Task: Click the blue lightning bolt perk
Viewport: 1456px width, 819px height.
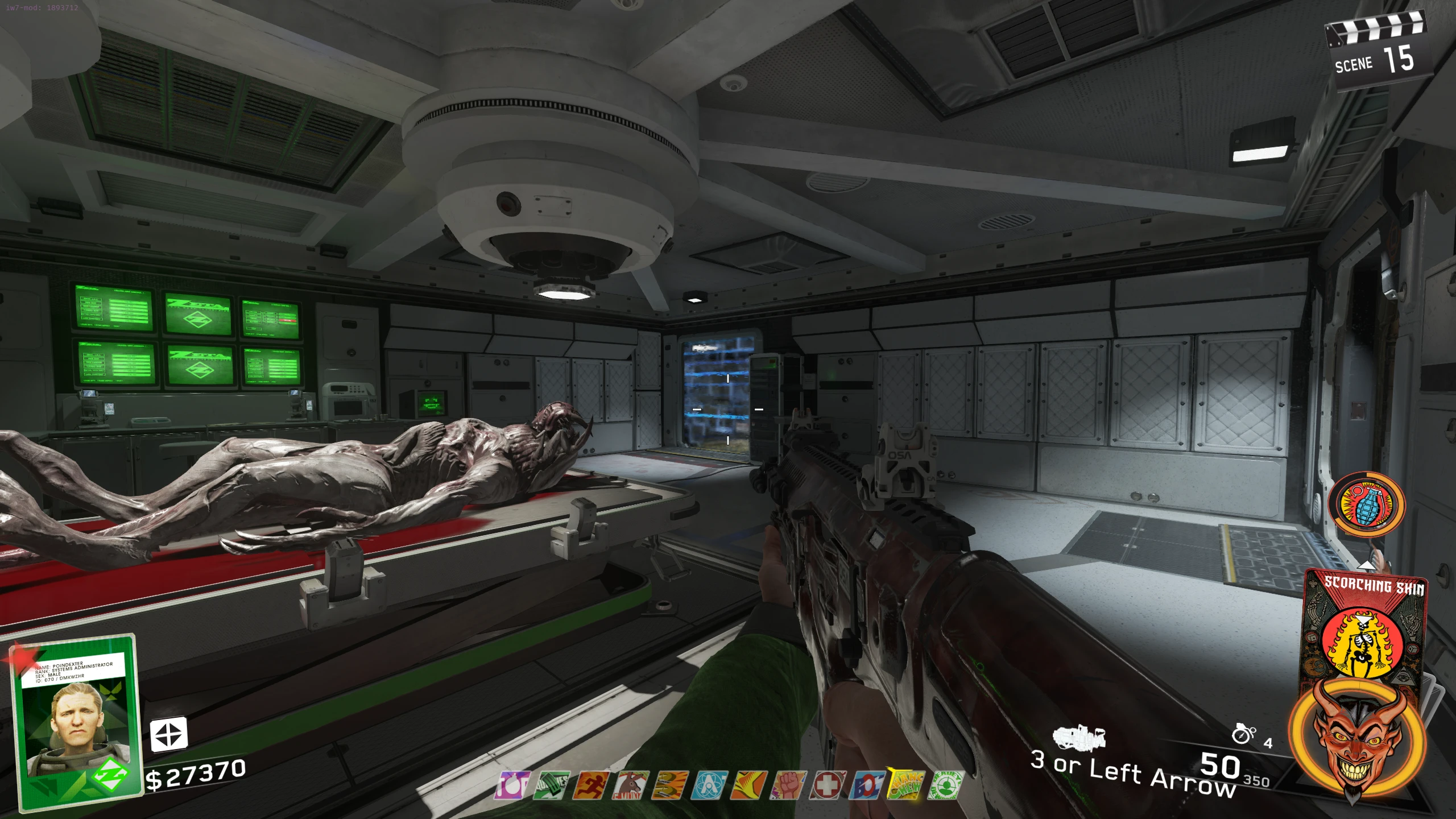Action: click(x=867, y=785)
